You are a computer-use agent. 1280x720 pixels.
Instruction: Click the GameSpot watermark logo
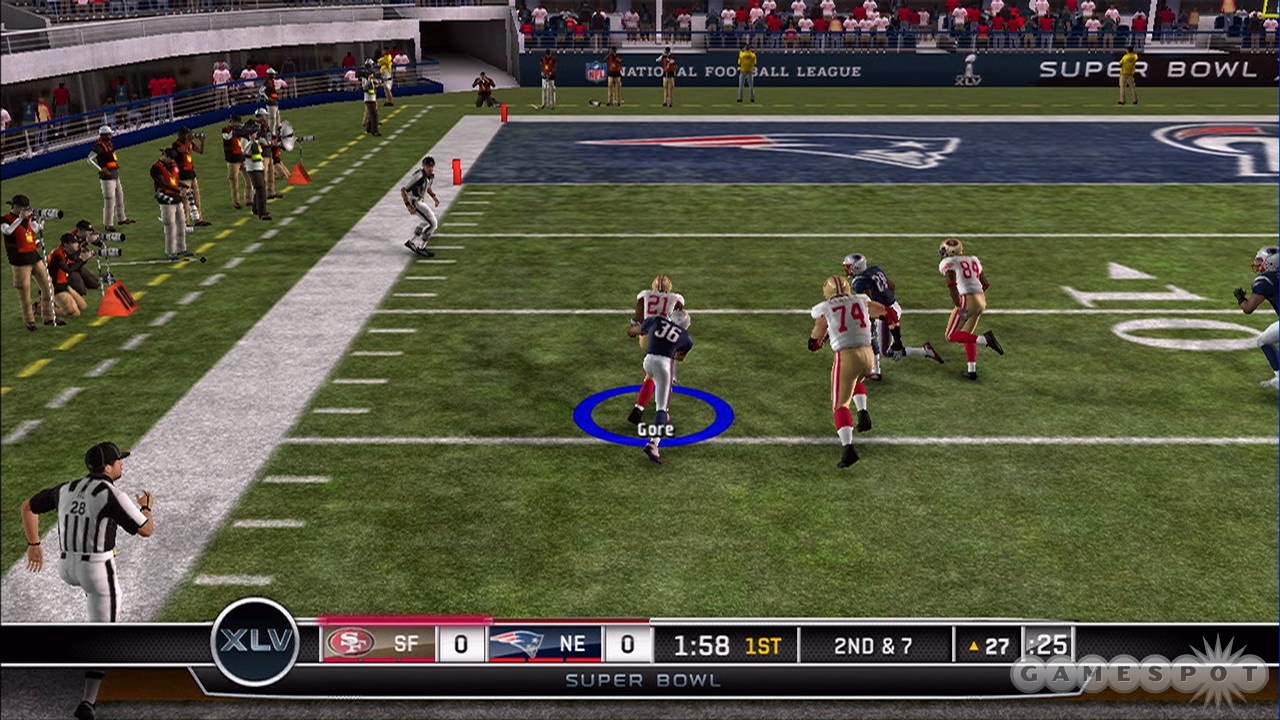coord(1140,674)
